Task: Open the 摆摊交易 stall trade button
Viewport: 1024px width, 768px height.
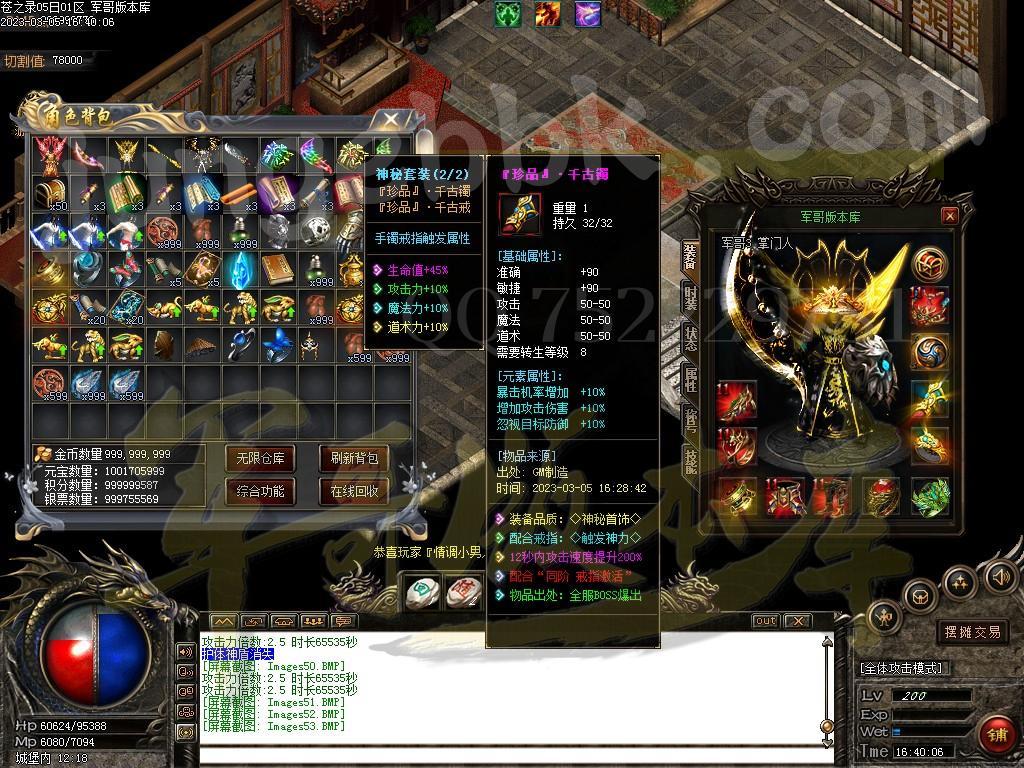Action: tap(972, 632)
